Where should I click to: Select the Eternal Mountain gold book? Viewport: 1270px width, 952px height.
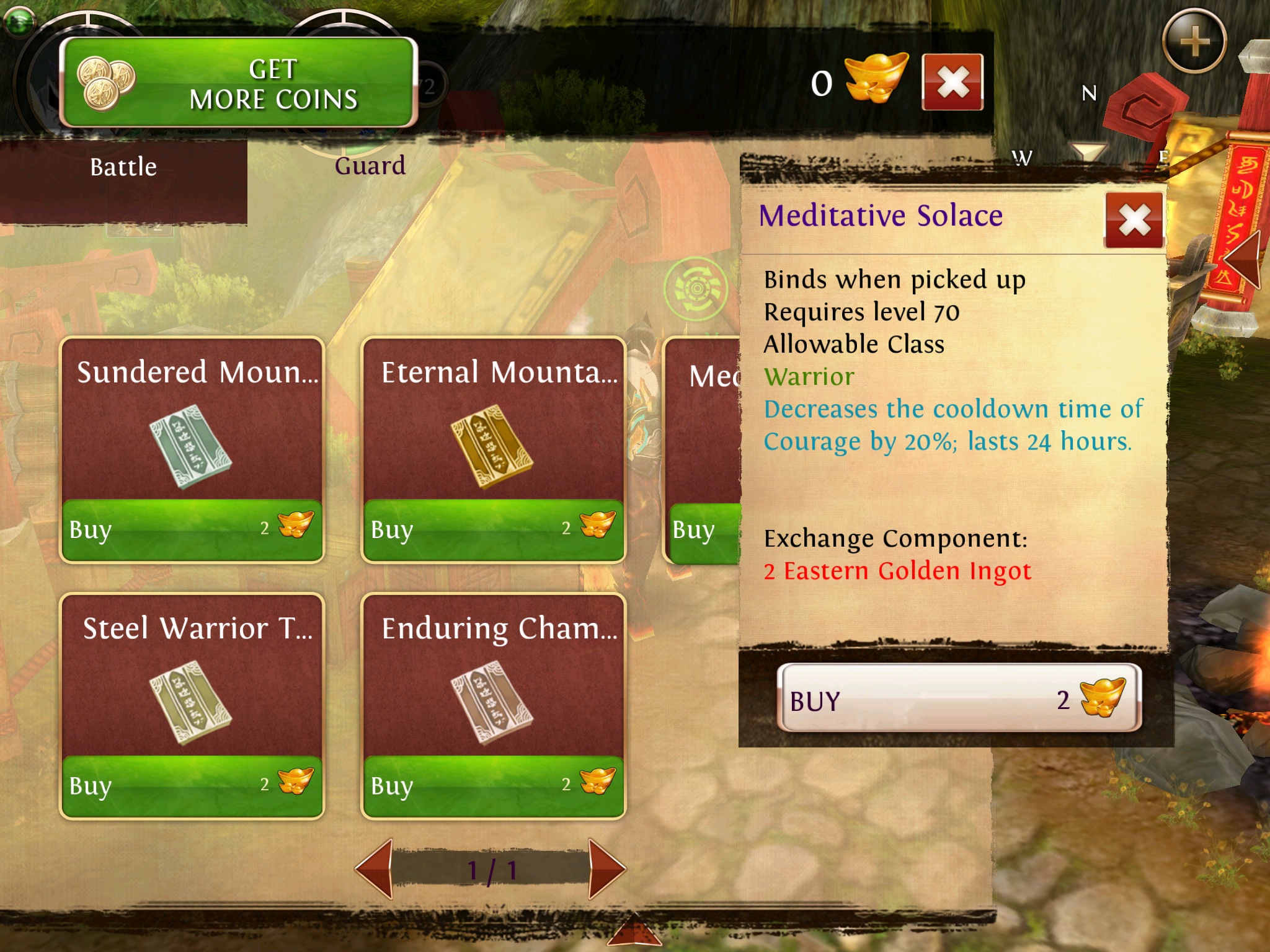tap(493, 444)
